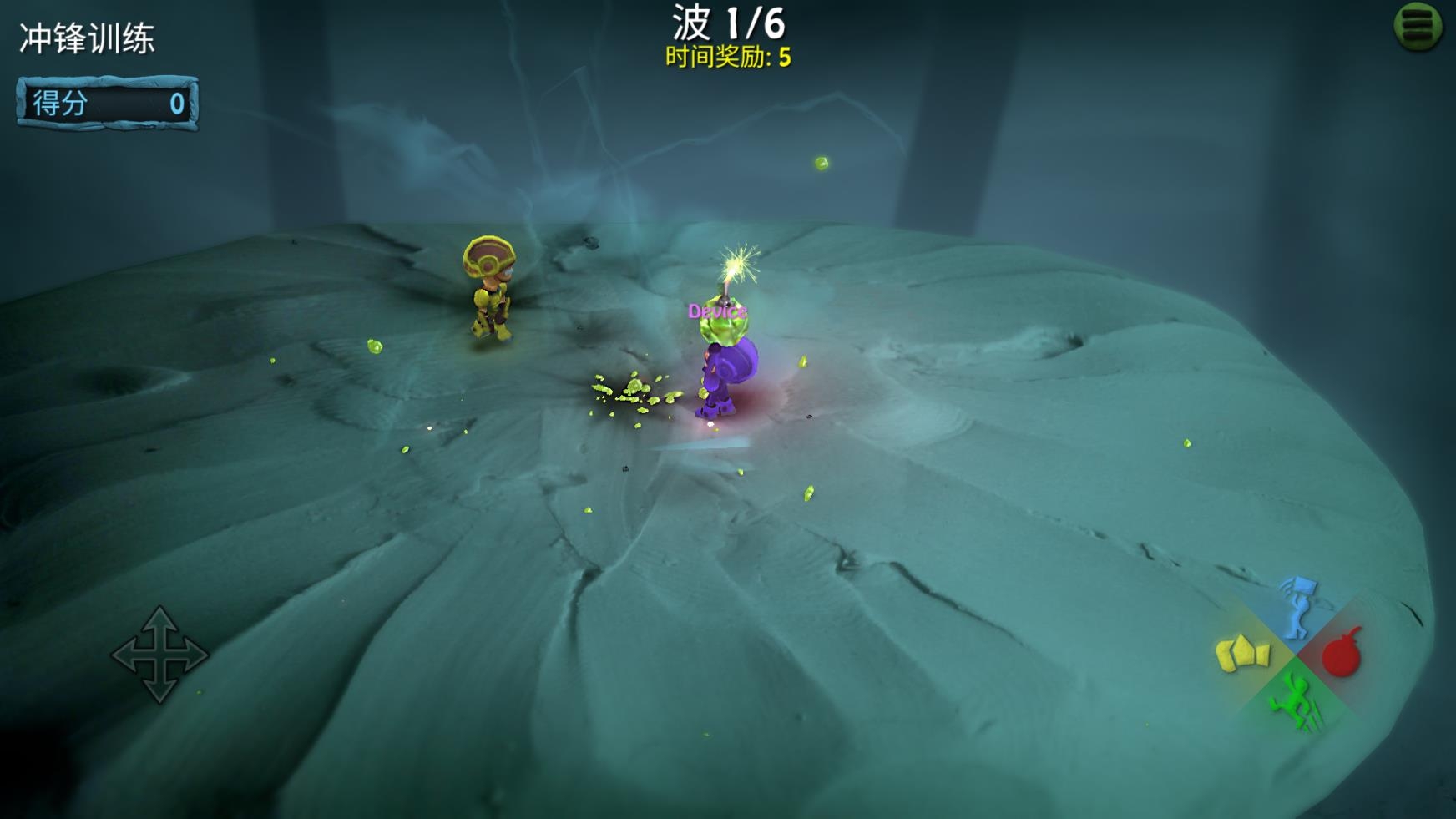
Task: Tap the movement directional pad arrows
Action: (159, 655)
